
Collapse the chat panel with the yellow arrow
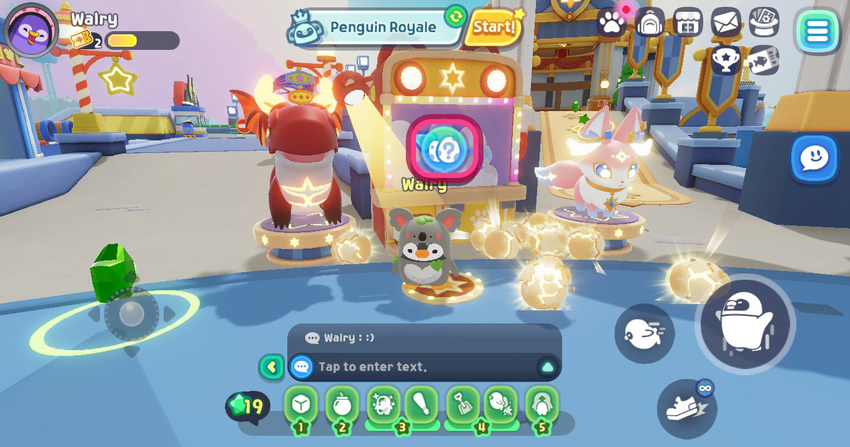coord(271,367)
